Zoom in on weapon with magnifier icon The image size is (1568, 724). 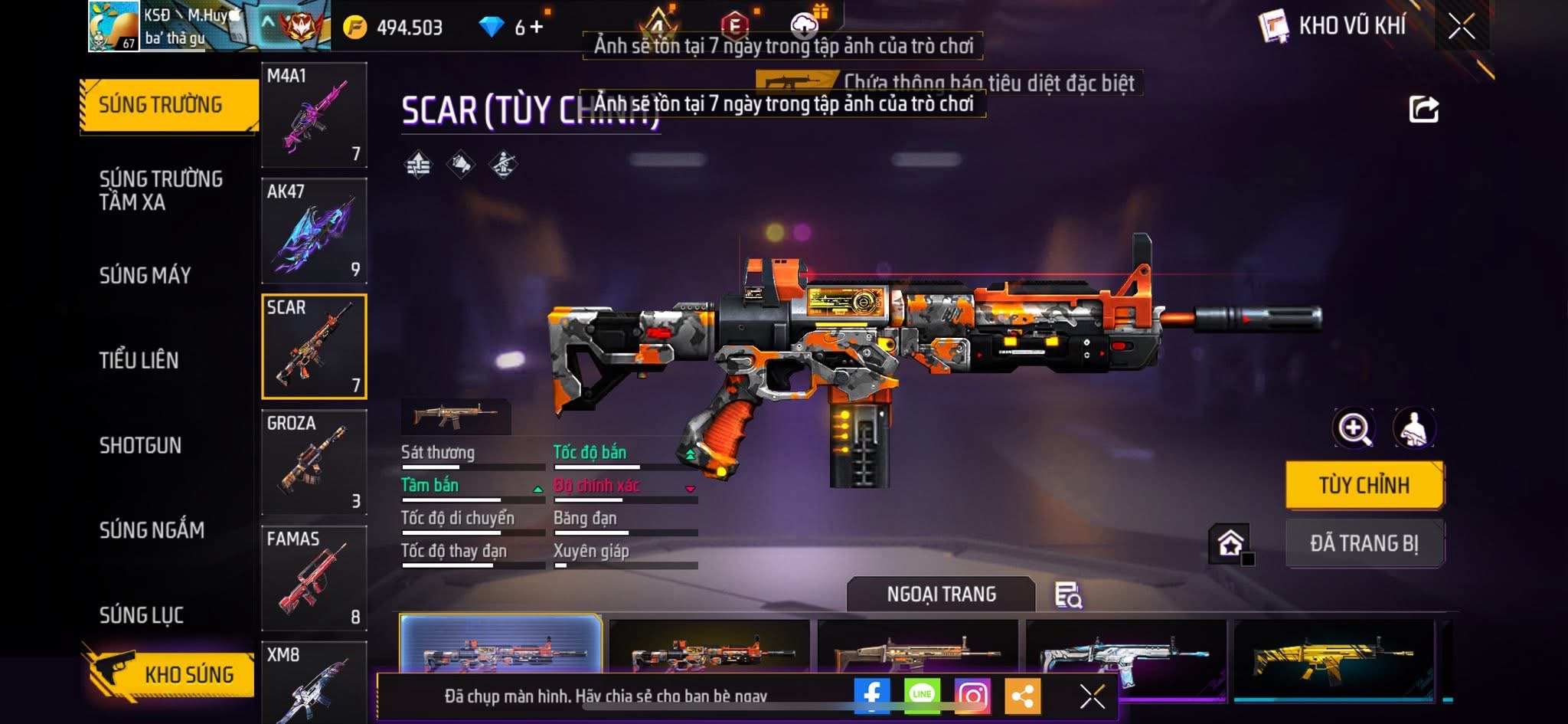(1354, 428)
